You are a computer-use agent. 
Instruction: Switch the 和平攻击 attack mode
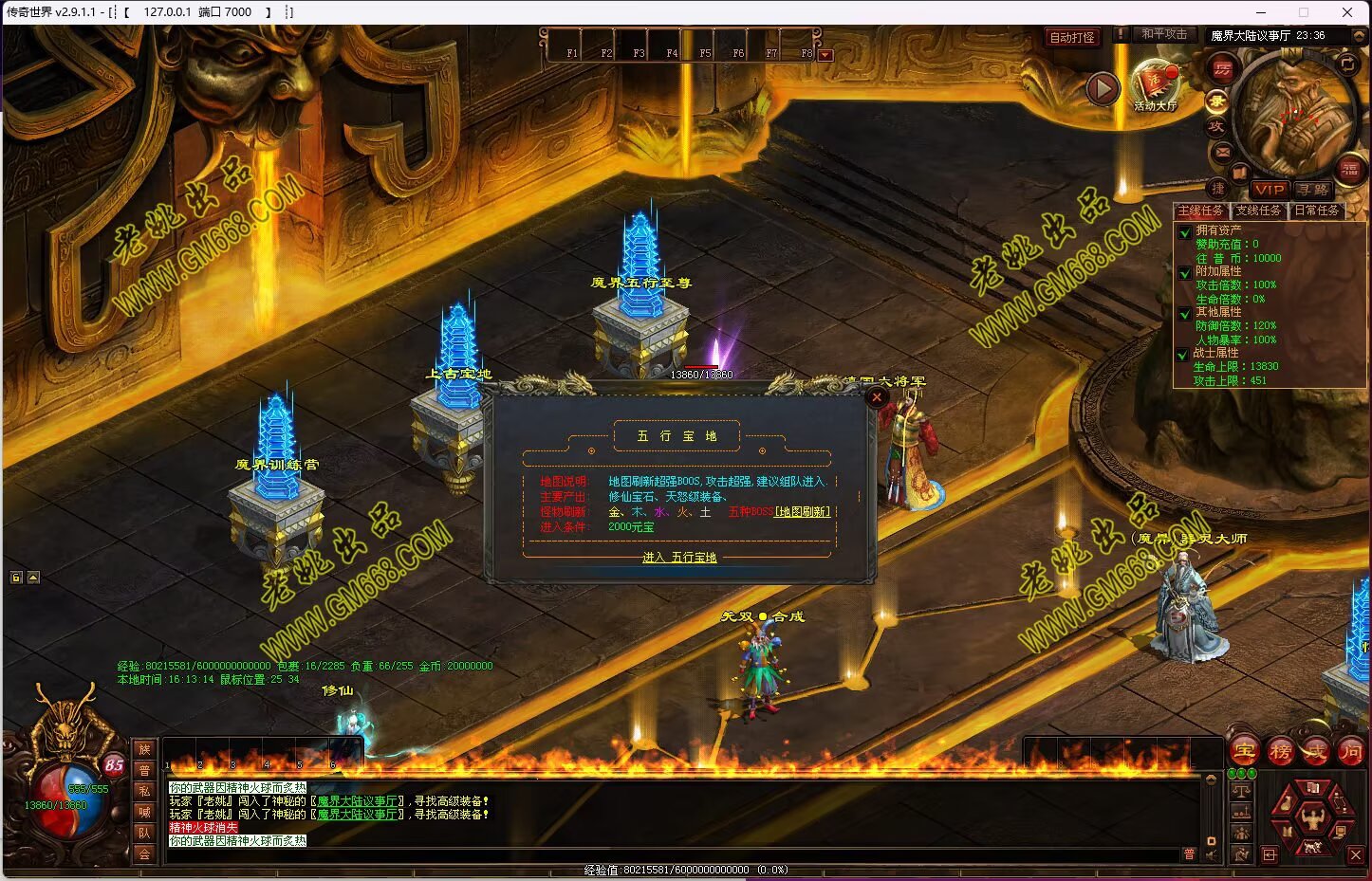(1164, 34)
